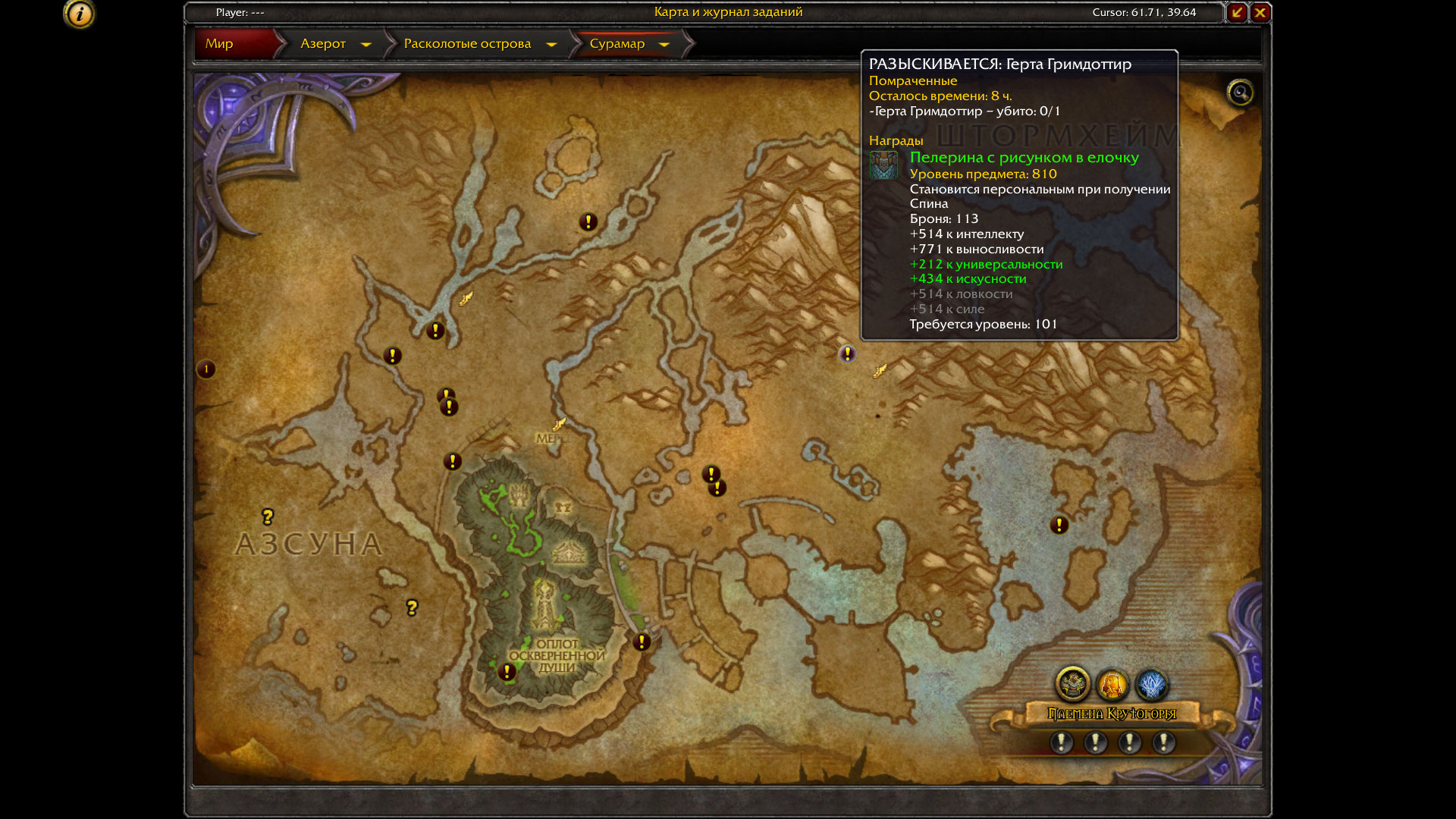The image size is (1456, 819).
Task: Open the round info button
Action: coord(79,14)
